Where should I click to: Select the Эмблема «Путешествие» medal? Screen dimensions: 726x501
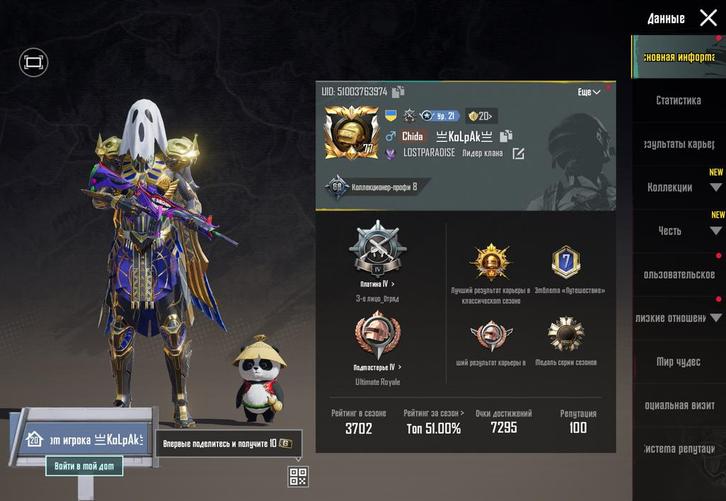[566, 263]
